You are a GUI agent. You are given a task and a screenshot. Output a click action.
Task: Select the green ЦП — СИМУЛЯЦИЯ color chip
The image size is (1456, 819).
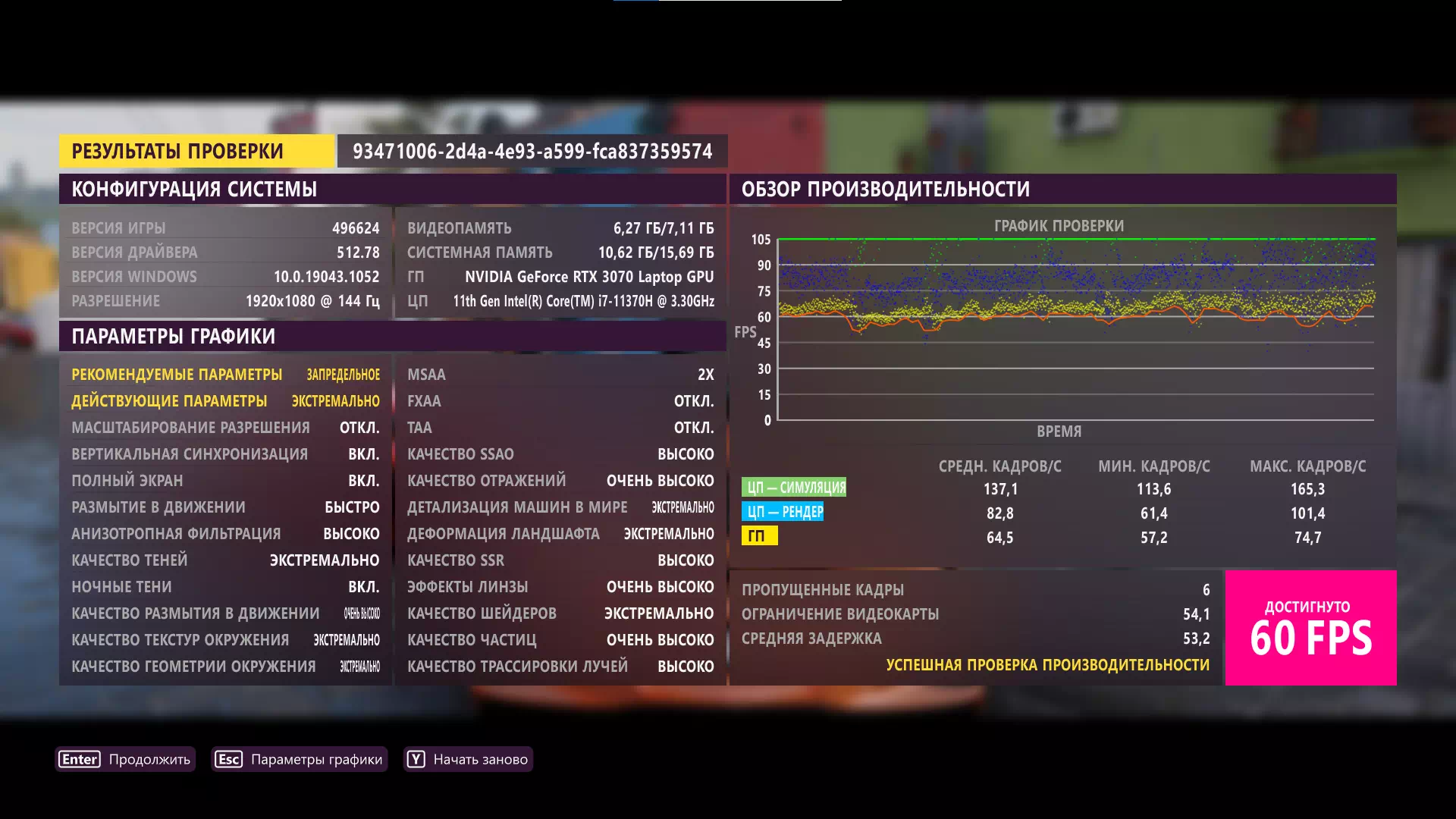[795, 488]
